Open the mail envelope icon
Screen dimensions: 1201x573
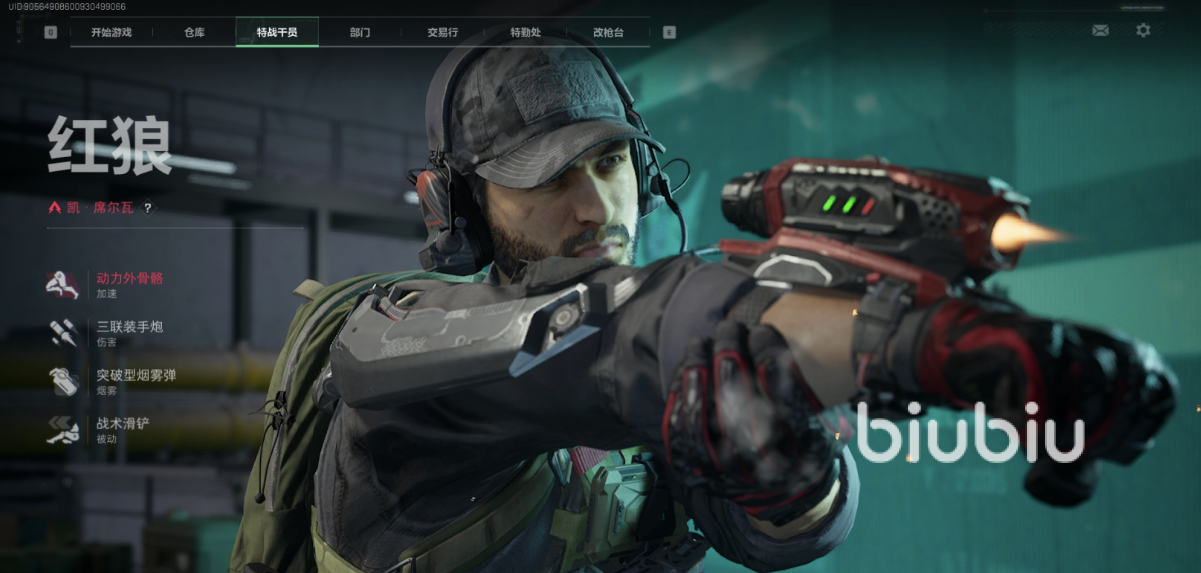pos(1100,31)
